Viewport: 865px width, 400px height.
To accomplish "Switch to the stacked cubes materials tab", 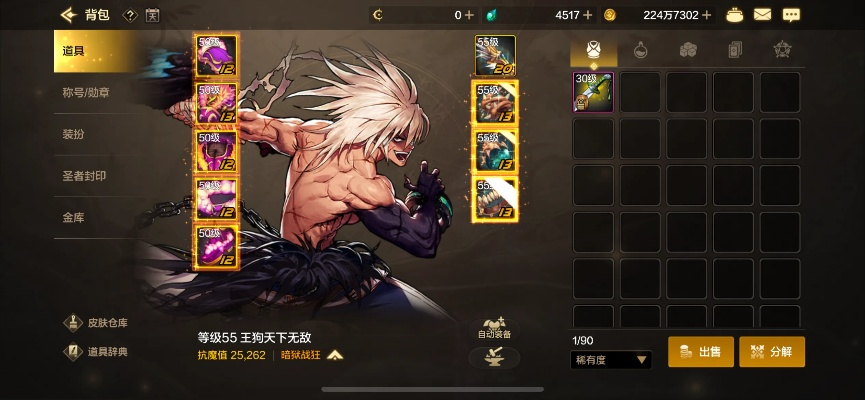I will (x=687, y=49).
